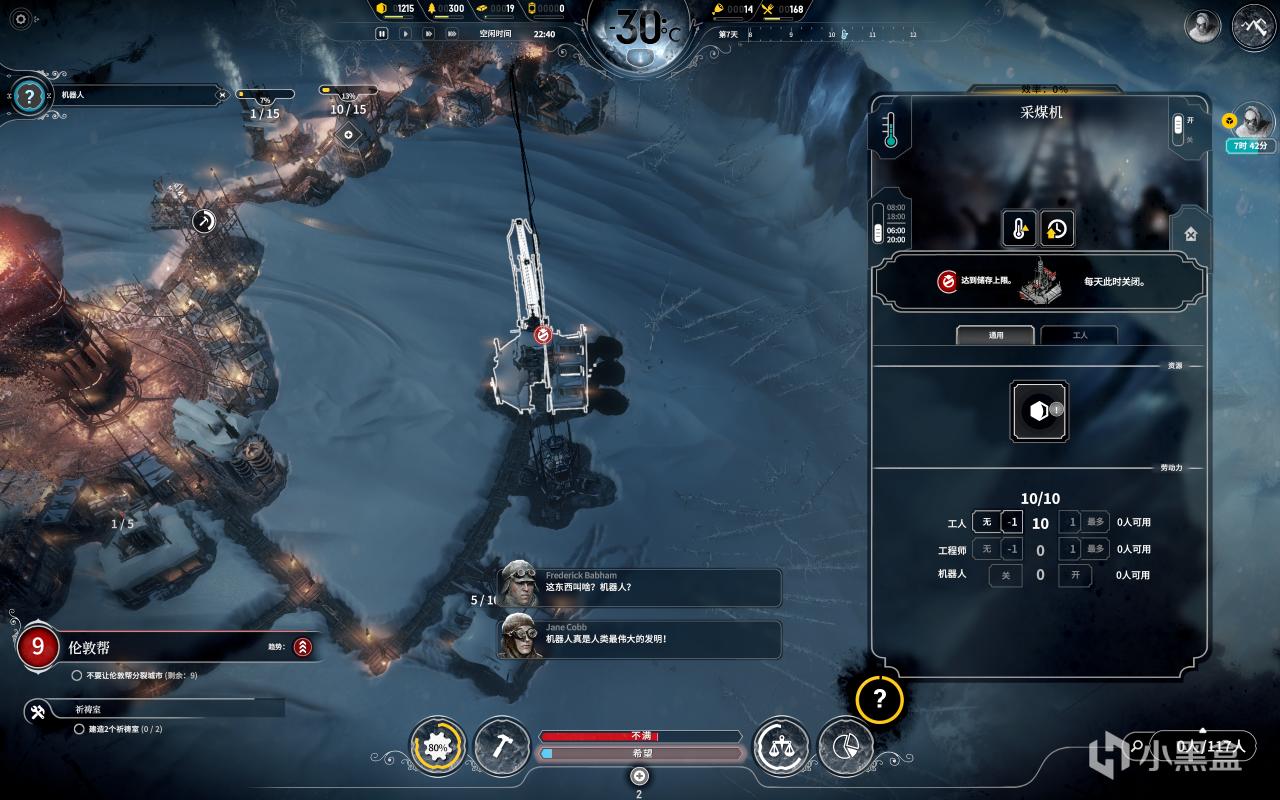Open the Book of Laws scales icon
The image size is (1280, 800).
point(781,746)
